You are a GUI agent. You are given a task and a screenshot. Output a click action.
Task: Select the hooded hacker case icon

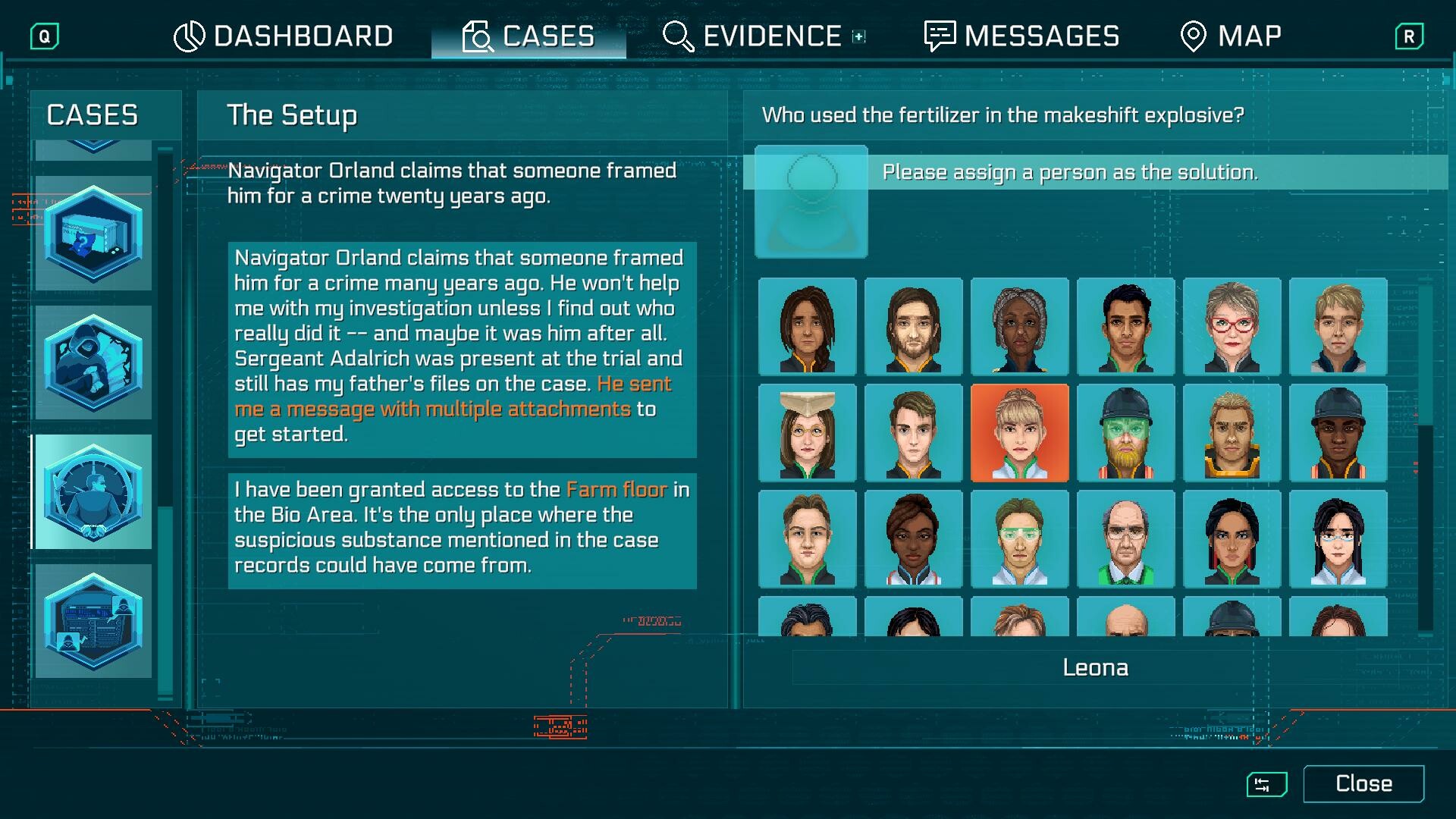[x=93, y=364]
